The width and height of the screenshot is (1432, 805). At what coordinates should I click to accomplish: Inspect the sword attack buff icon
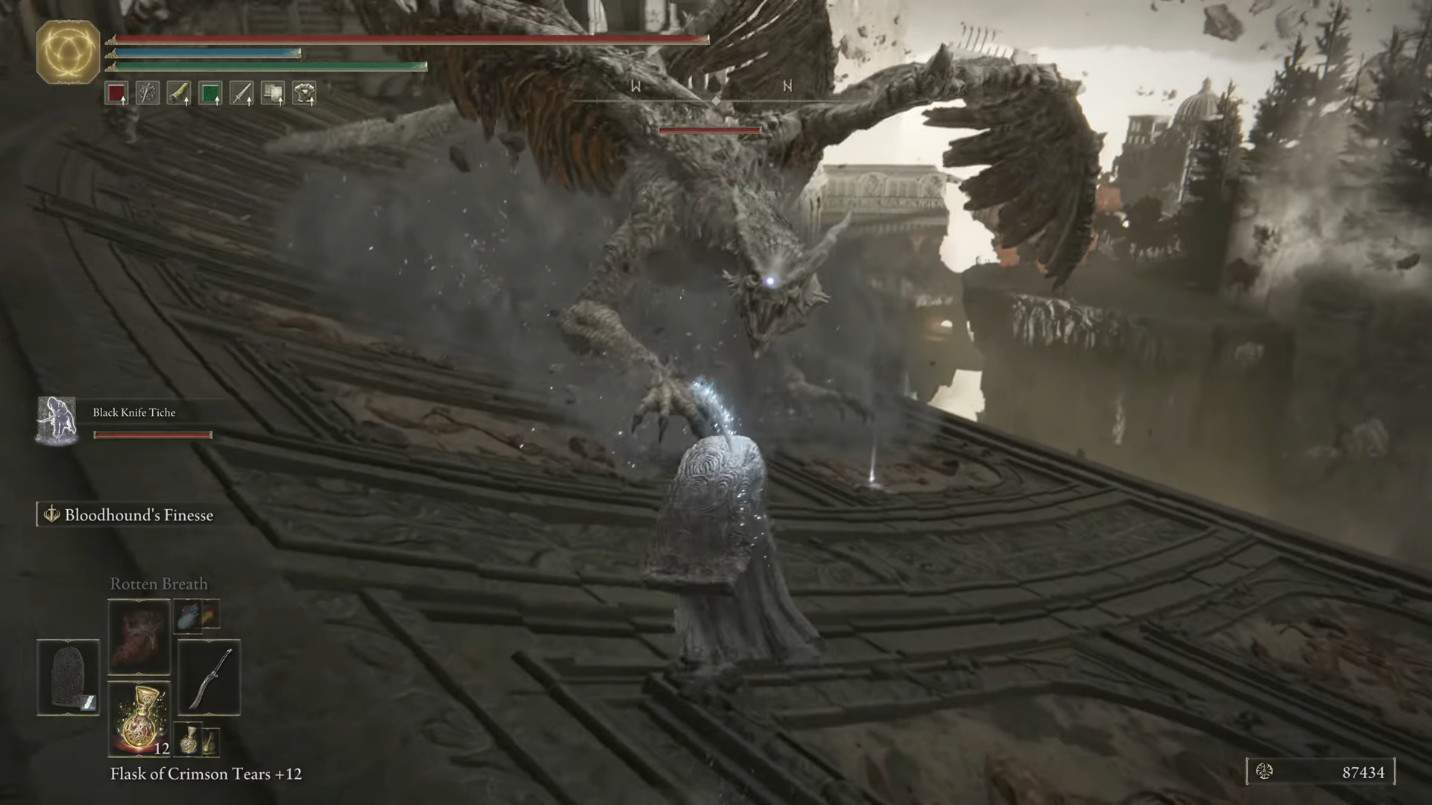tap(241, 94)
